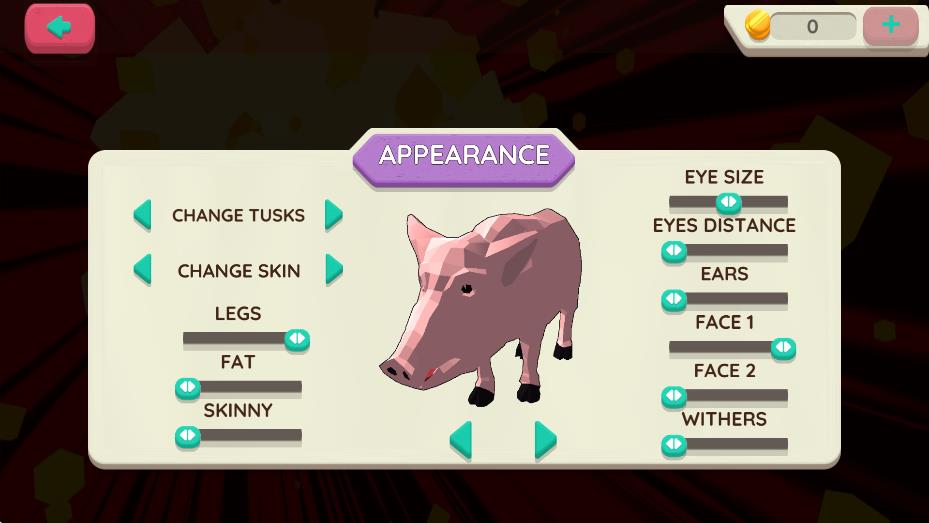Rotate pig preview with right arrow below
Image resolution: width=929 pixels, height=523 pixels.
pyautogui.click(x=545, y=439)
